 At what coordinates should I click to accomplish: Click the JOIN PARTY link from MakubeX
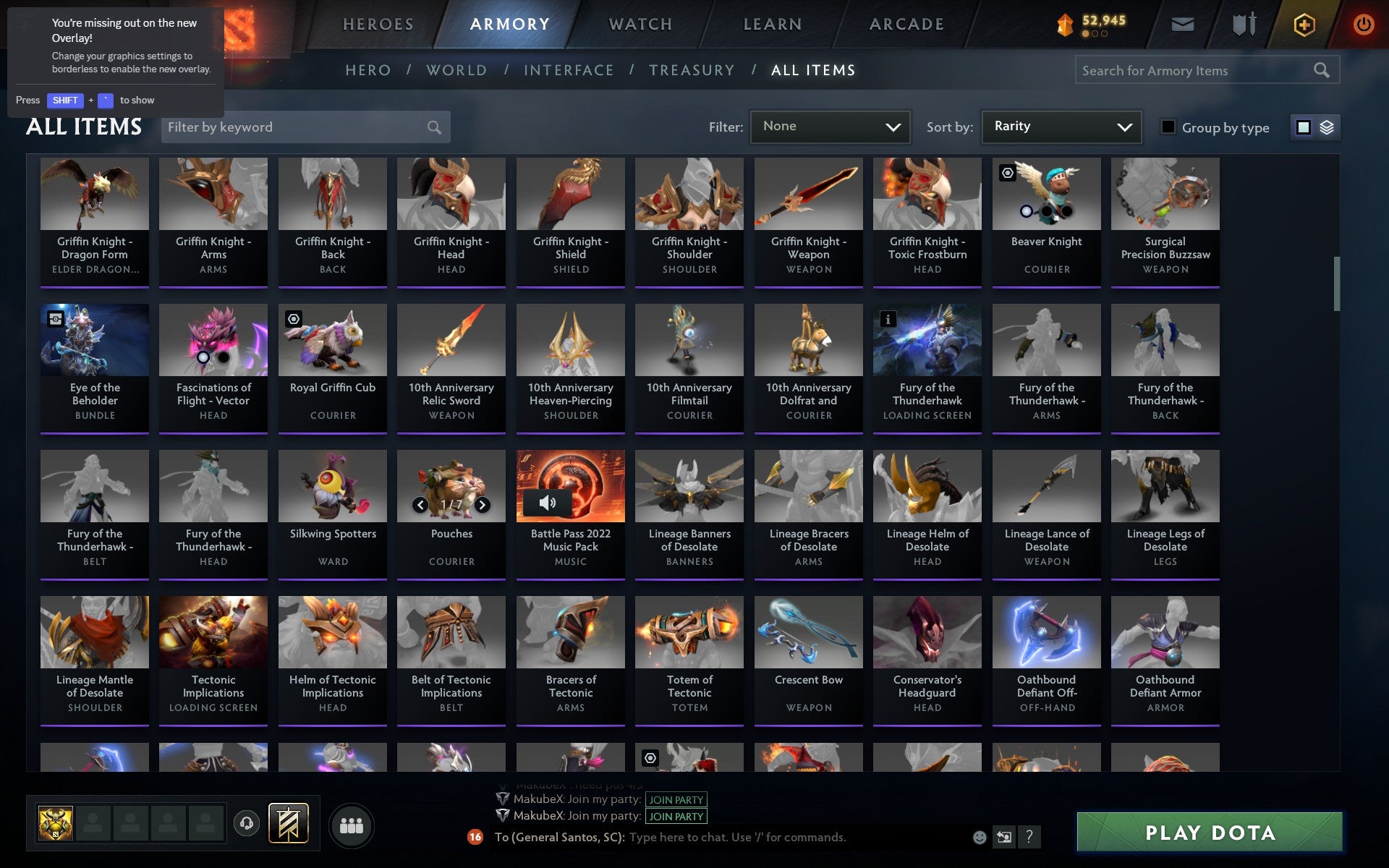click(x=675, y=800)
